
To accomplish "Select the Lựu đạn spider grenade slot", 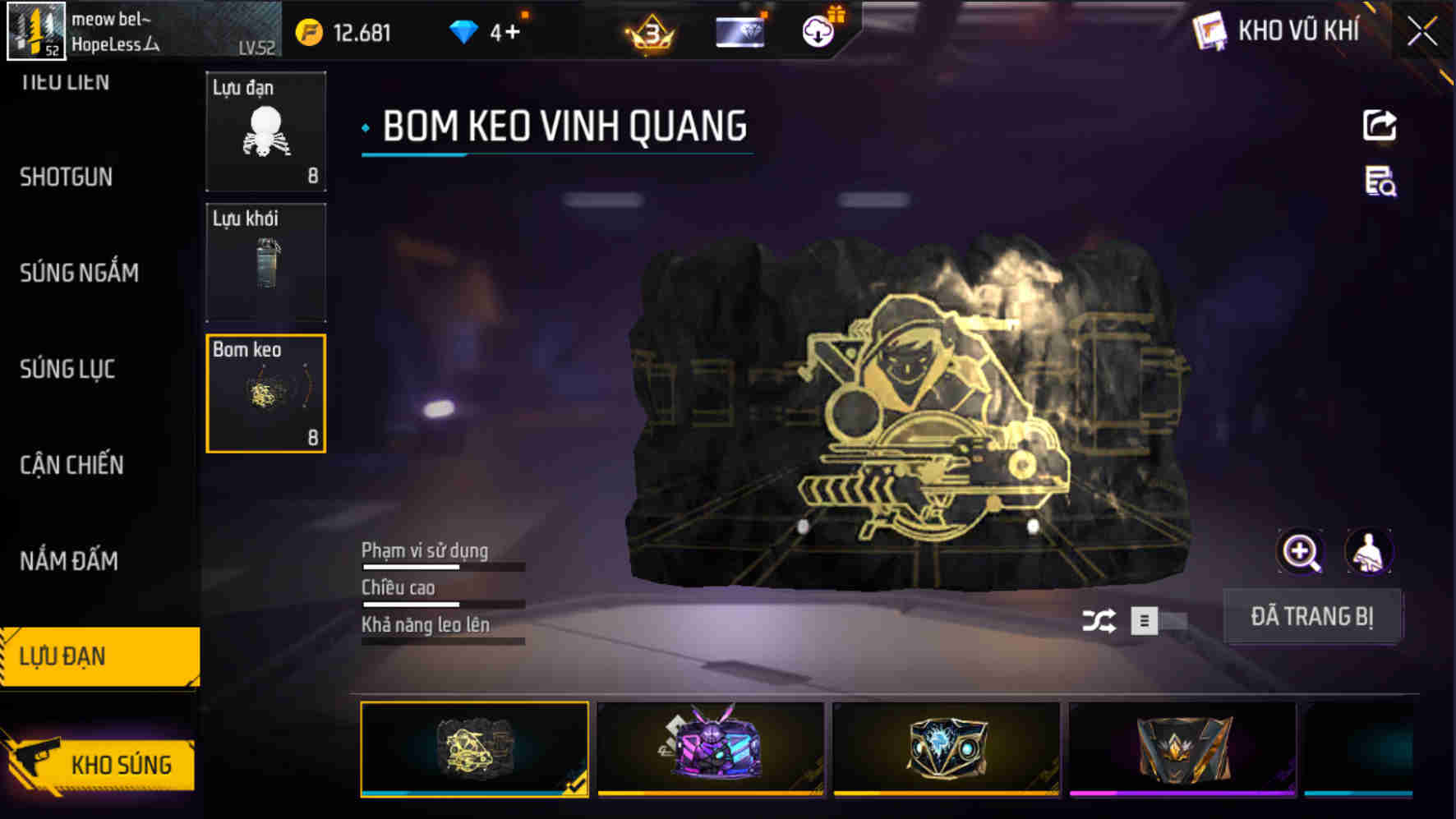I will pos(265,132).
